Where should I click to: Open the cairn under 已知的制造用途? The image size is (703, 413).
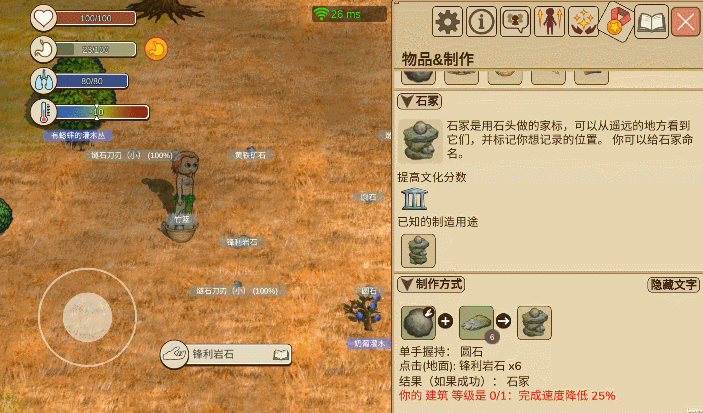coord(417,250)
